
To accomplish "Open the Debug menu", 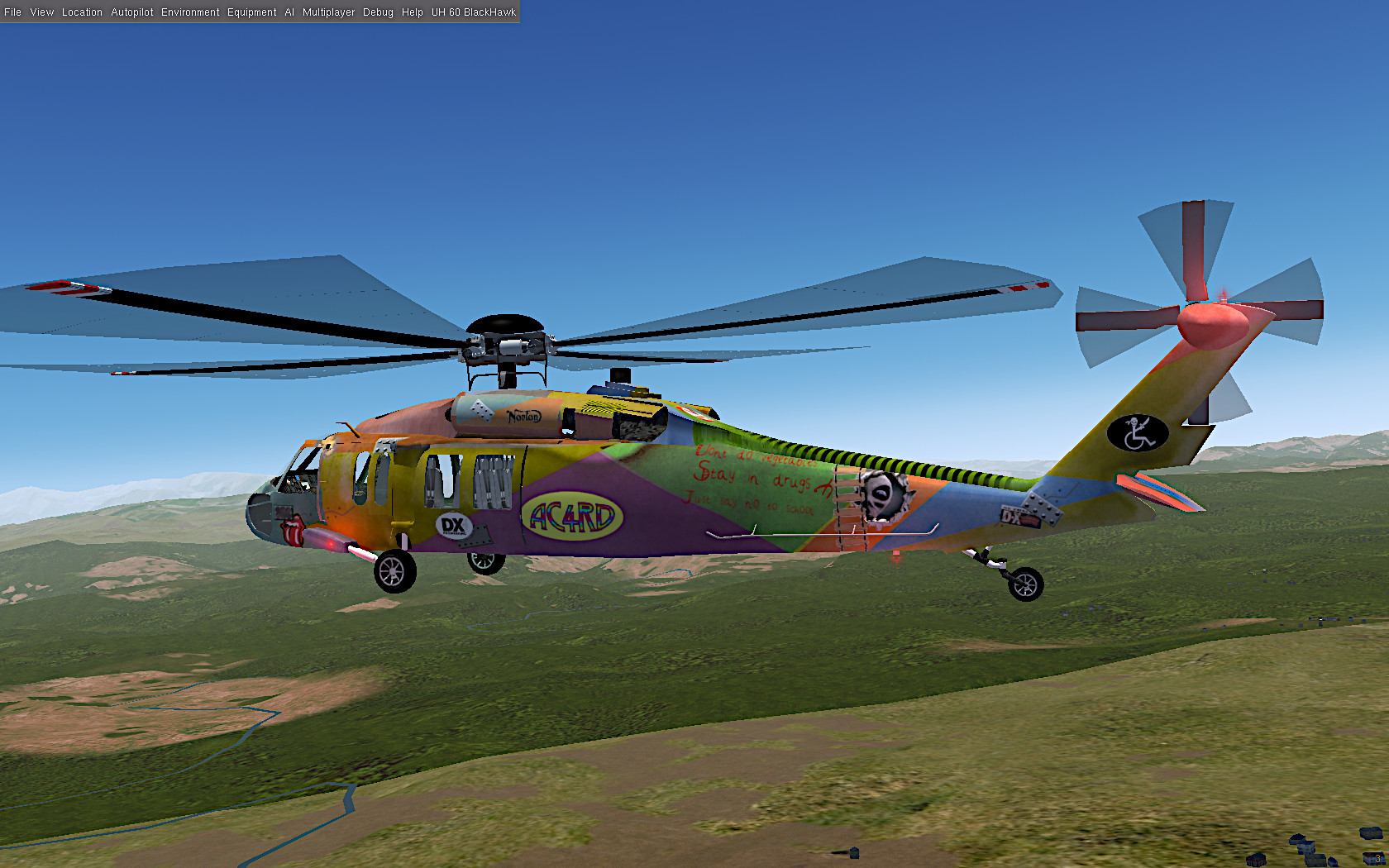I will [378, 12].
